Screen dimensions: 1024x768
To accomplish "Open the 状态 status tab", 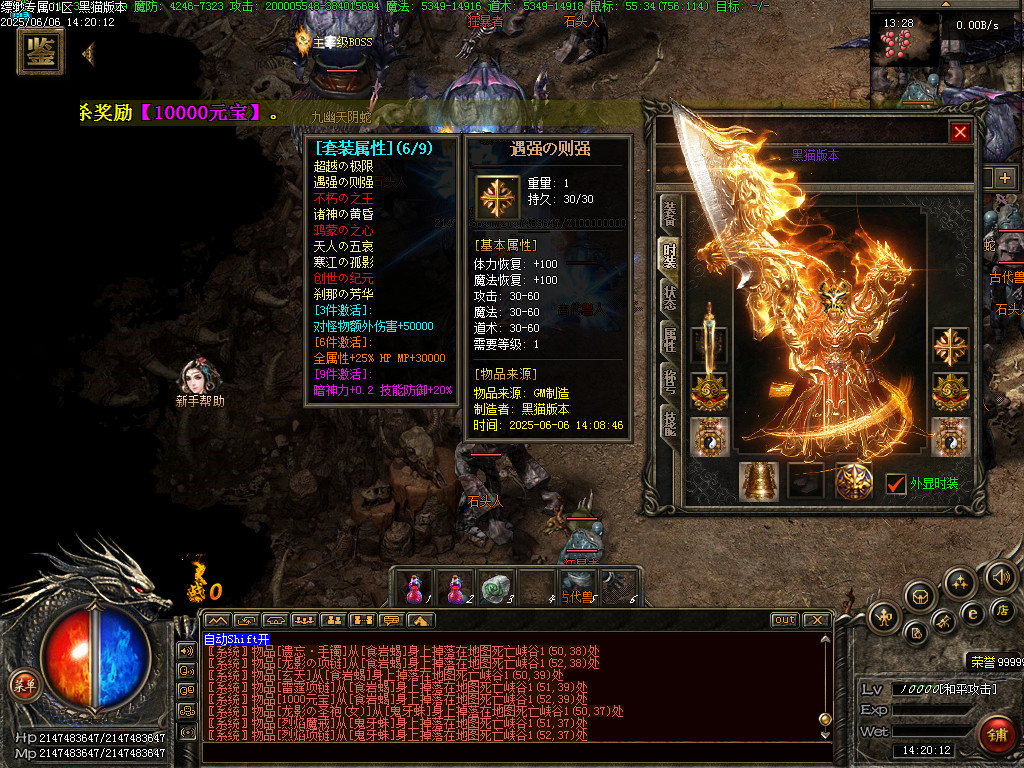I will [669, 297].
